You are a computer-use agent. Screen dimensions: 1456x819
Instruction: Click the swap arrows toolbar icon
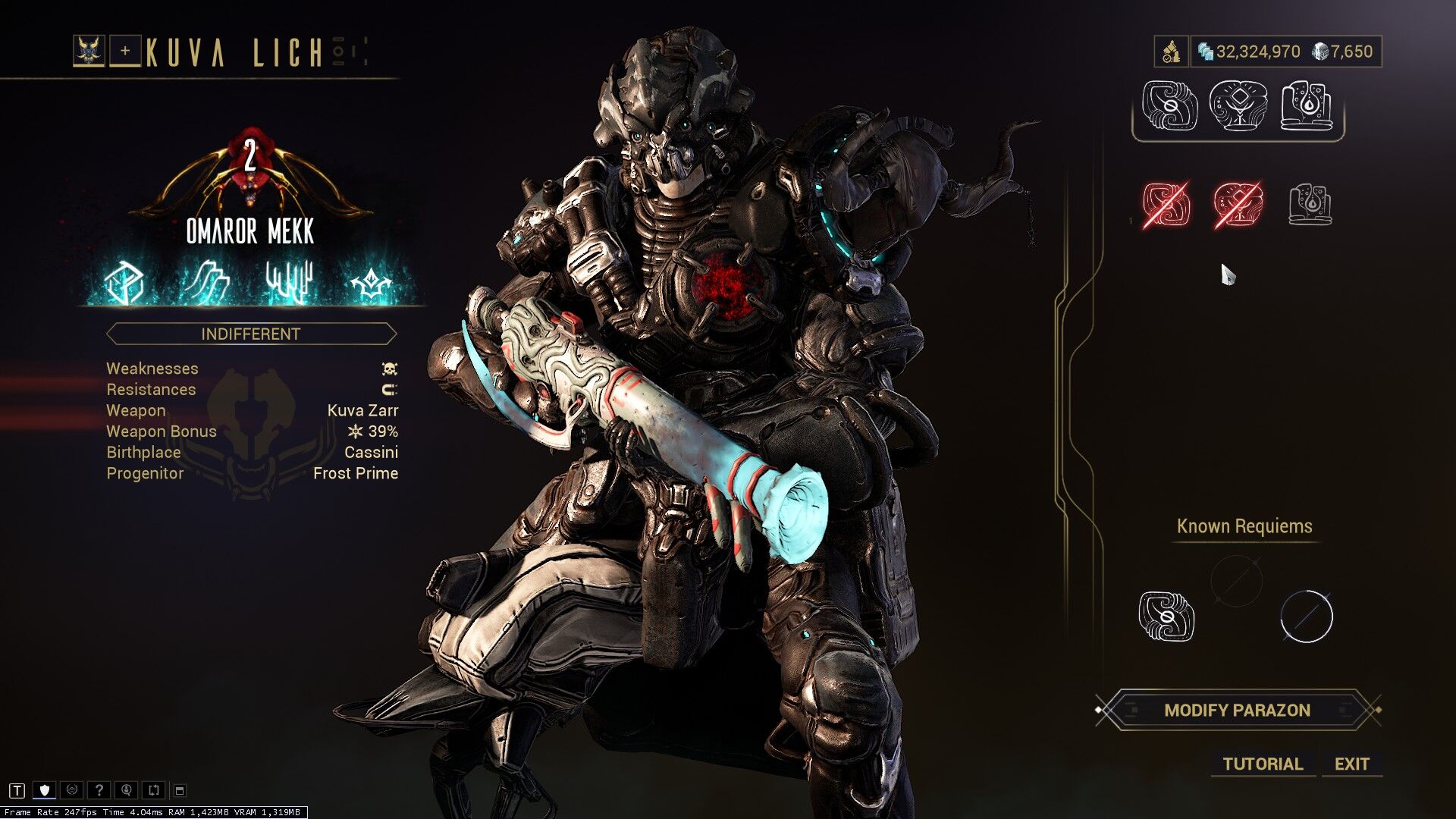[153, 790]
